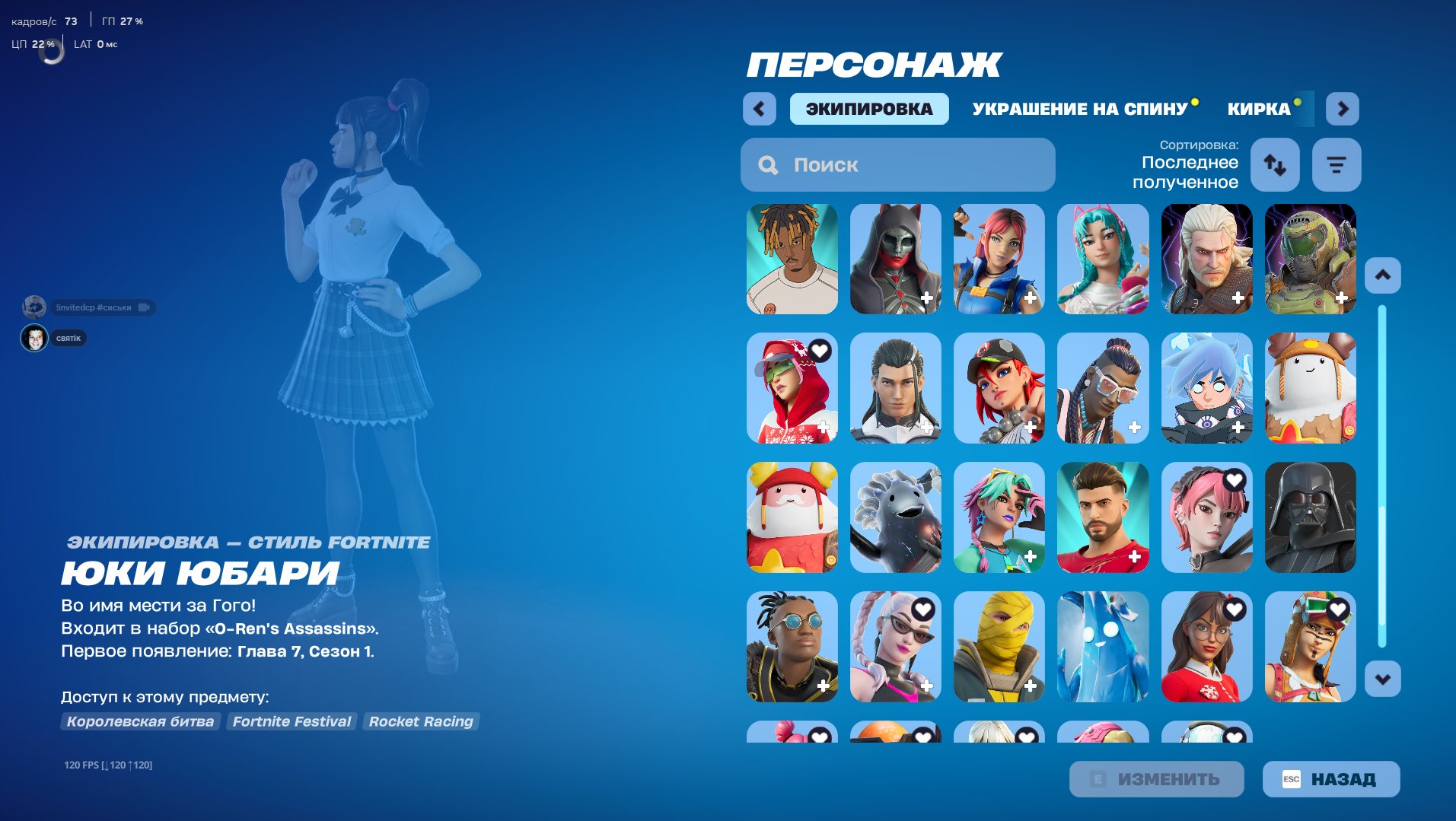The width and height of the screenshot is (1456, 821).
Task: Select the Juice WRLD character thumbnail
Action: pyautogui.click(x=792, y=259)
